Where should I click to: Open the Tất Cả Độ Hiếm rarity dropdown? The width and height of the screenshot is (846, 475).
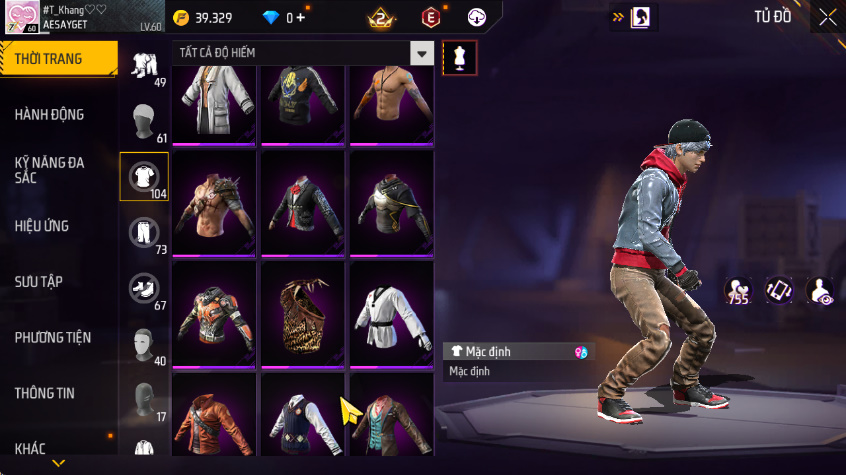coord(423,54)
